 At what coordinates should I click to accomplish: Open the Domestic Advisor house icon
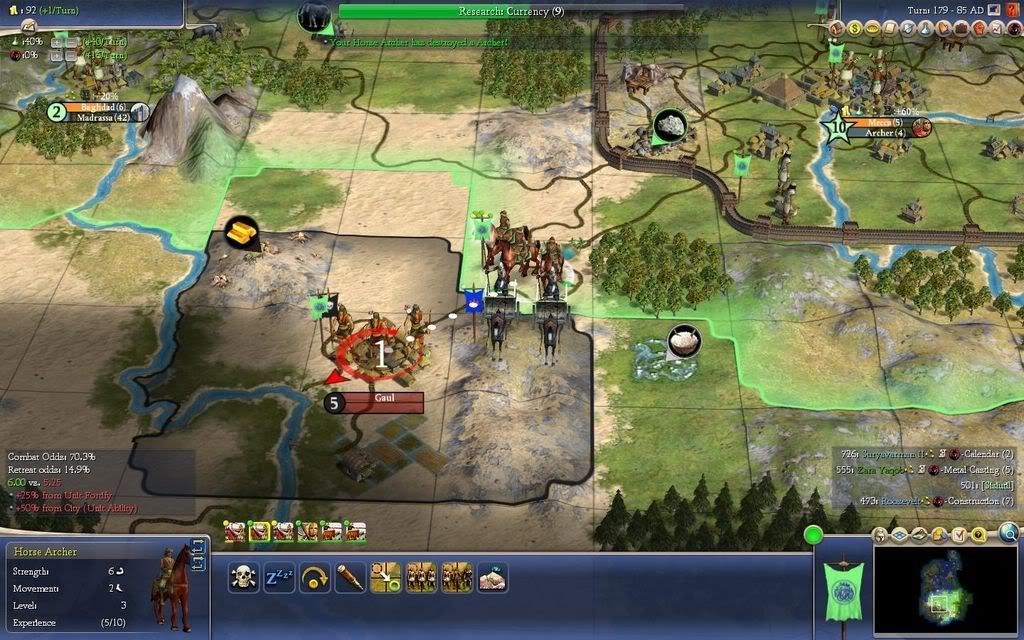[x=838, y=29]
